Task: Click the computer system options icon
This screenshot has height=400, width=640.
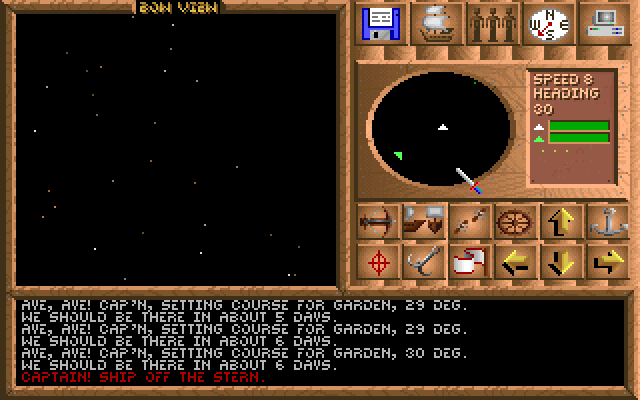Action: (x=603, y=24)
